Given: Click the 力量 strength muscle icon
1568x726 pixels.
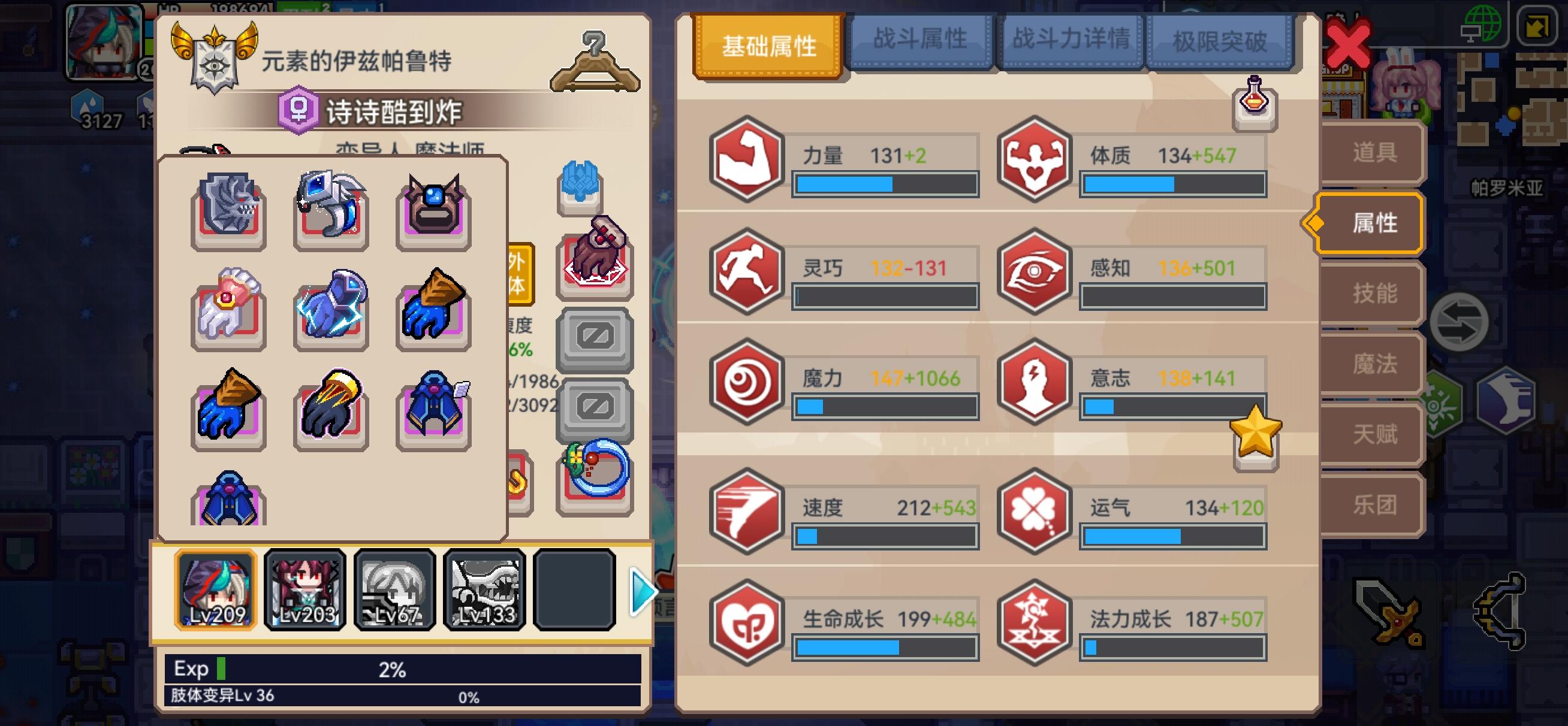Looking at the screenshot, I should [x=747, y=161].
